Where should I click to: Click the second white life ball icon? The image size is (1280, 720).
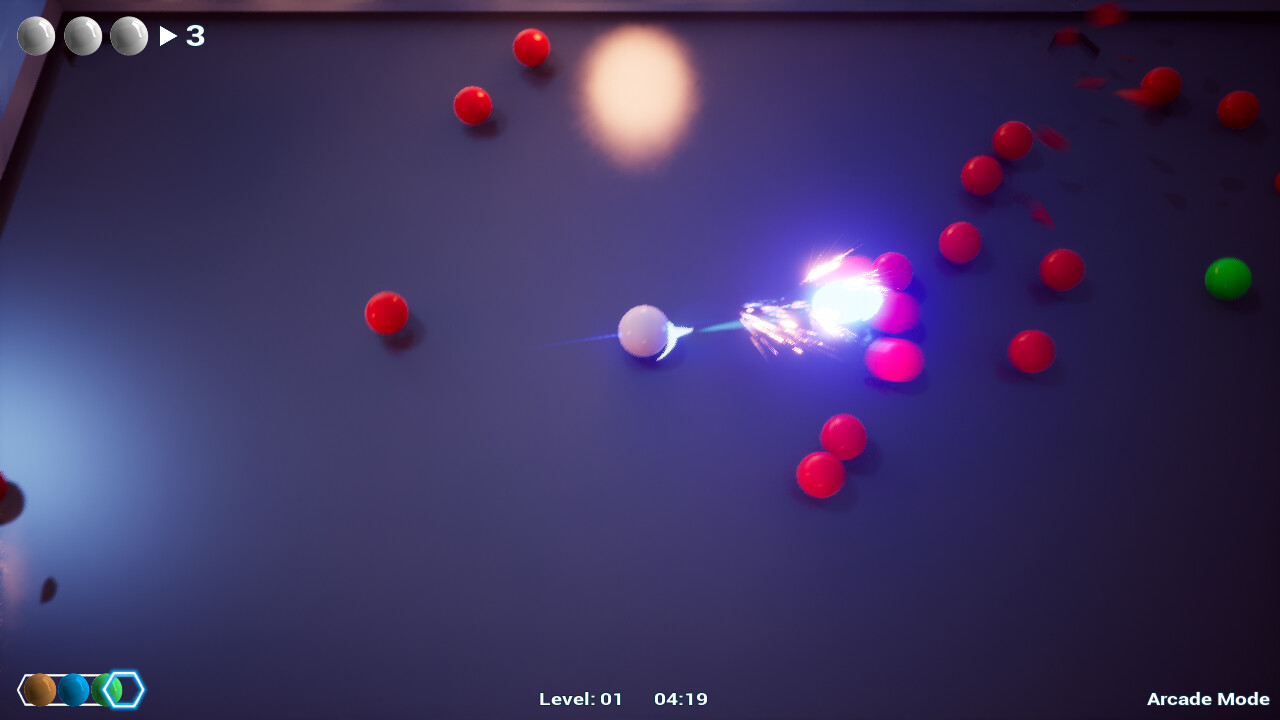pos(82,36)
